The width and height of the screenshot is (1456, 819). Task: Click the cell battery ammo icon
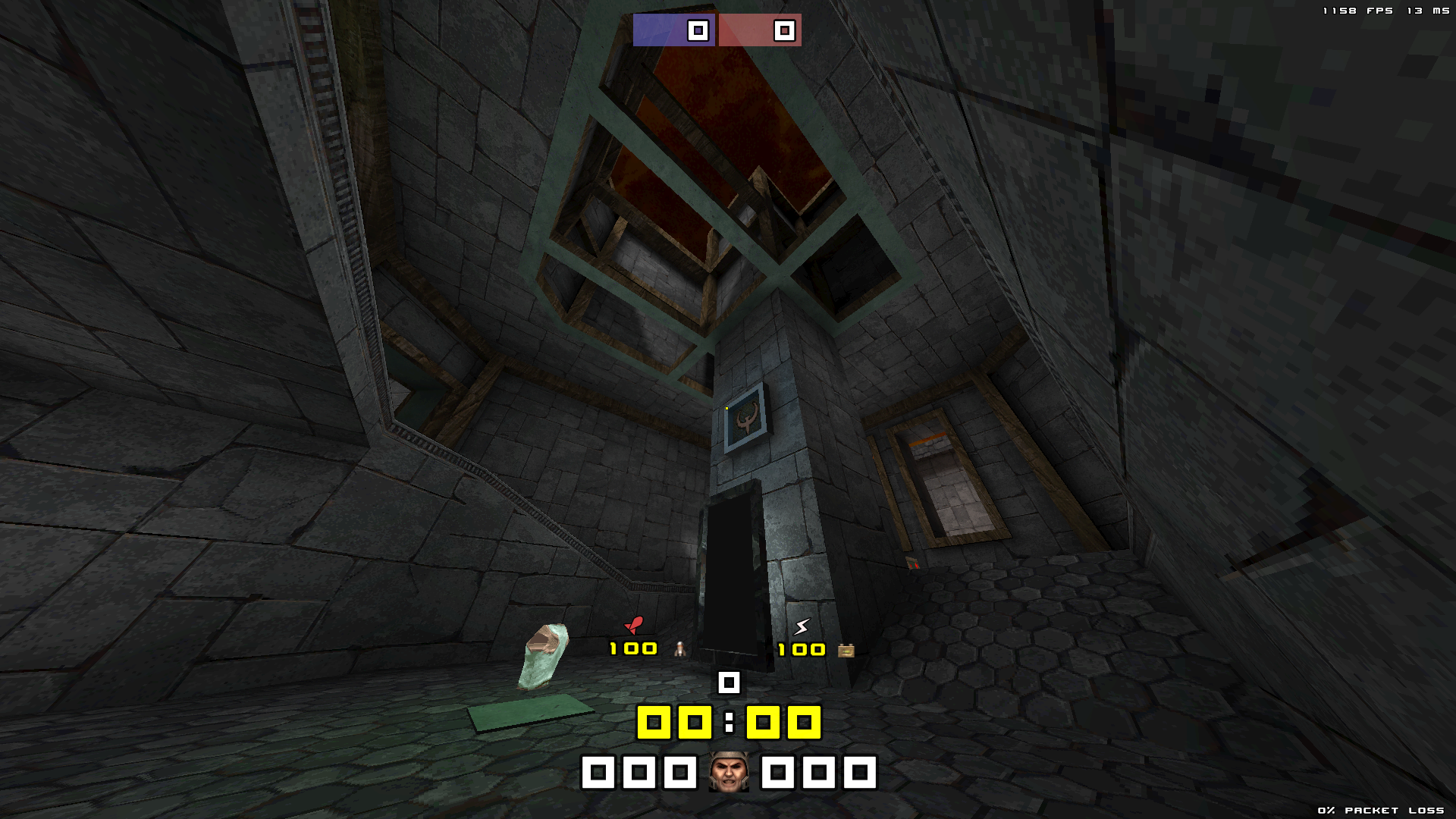click(846, 650)
